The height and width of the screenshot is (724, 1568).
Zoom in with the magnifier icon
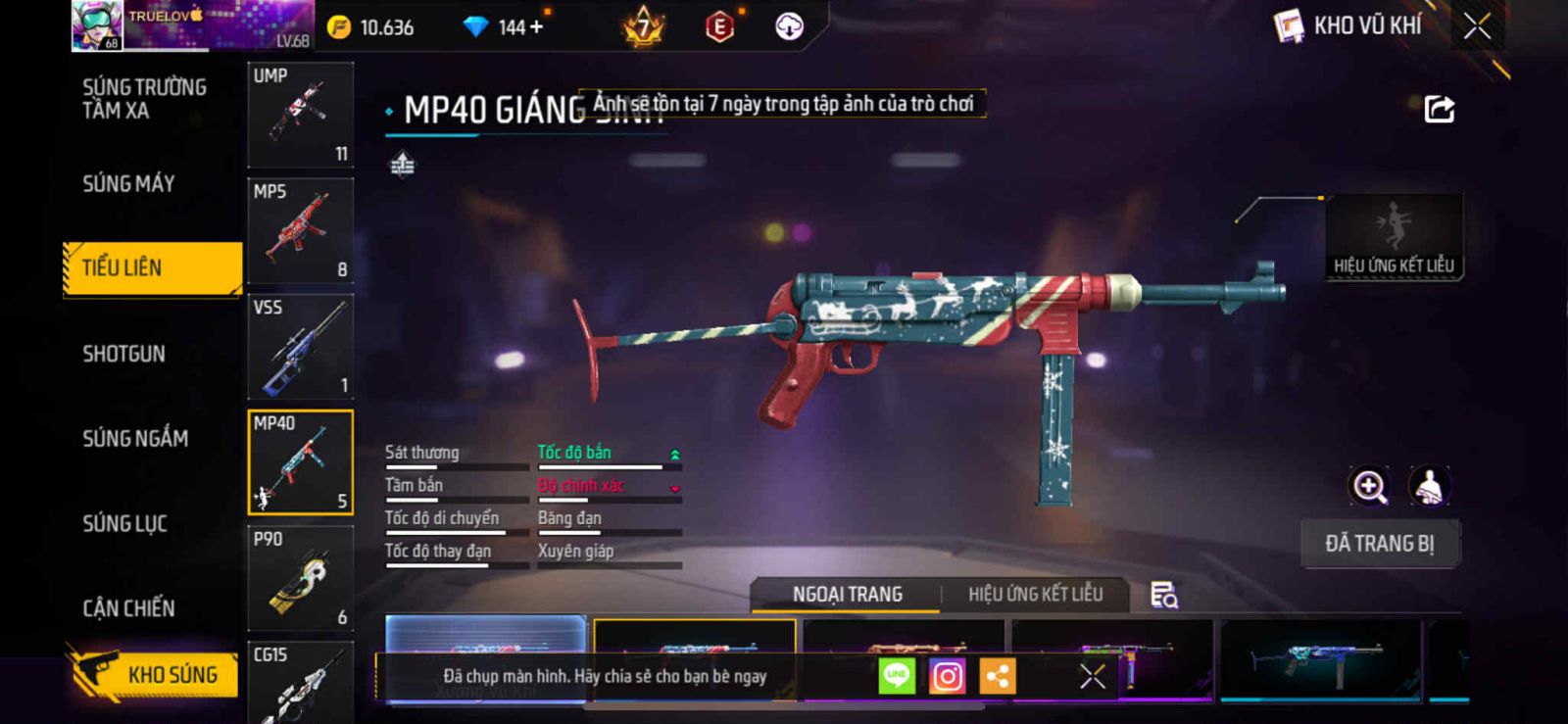(x=1369, y=486)
